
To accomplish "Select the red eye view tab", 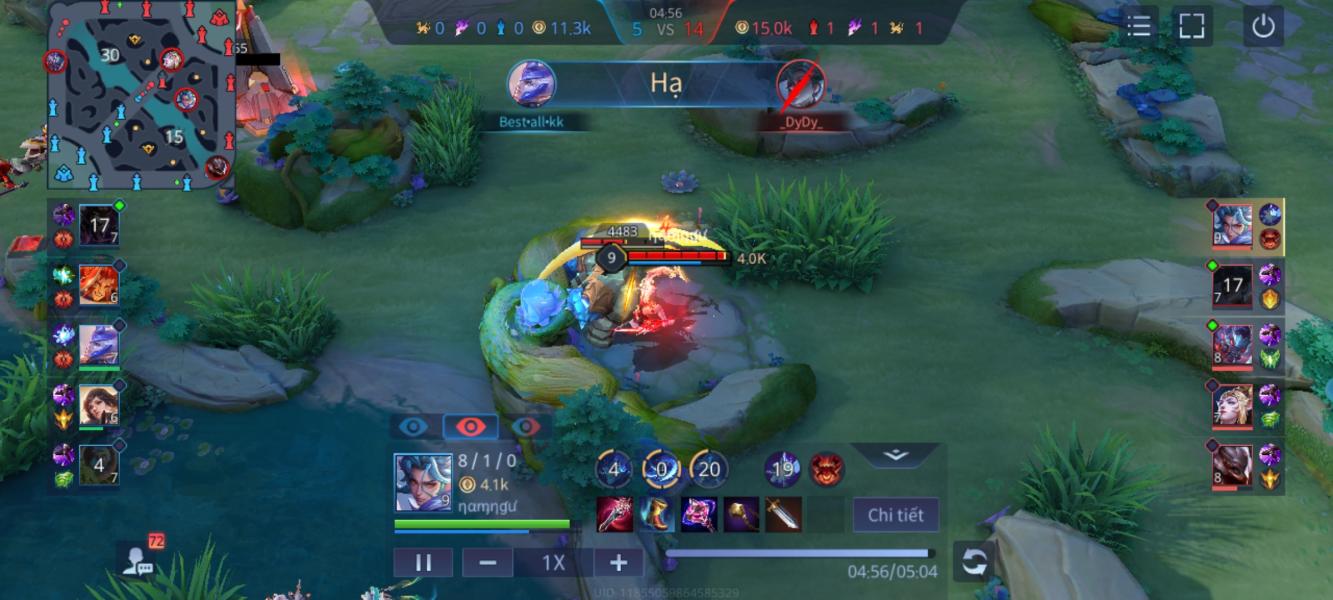I will [470, 427].
